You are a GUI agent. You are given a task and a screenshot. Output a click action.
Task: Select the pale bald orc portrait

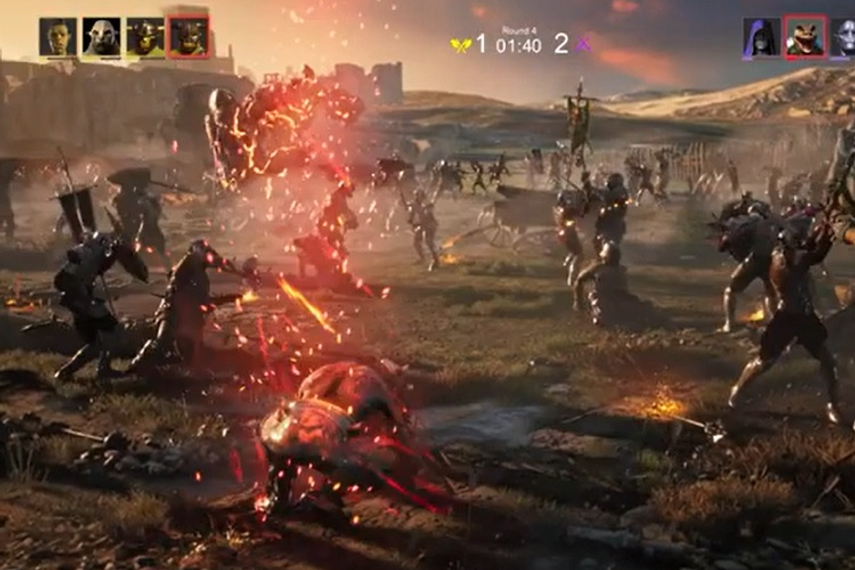click(101, 37)
